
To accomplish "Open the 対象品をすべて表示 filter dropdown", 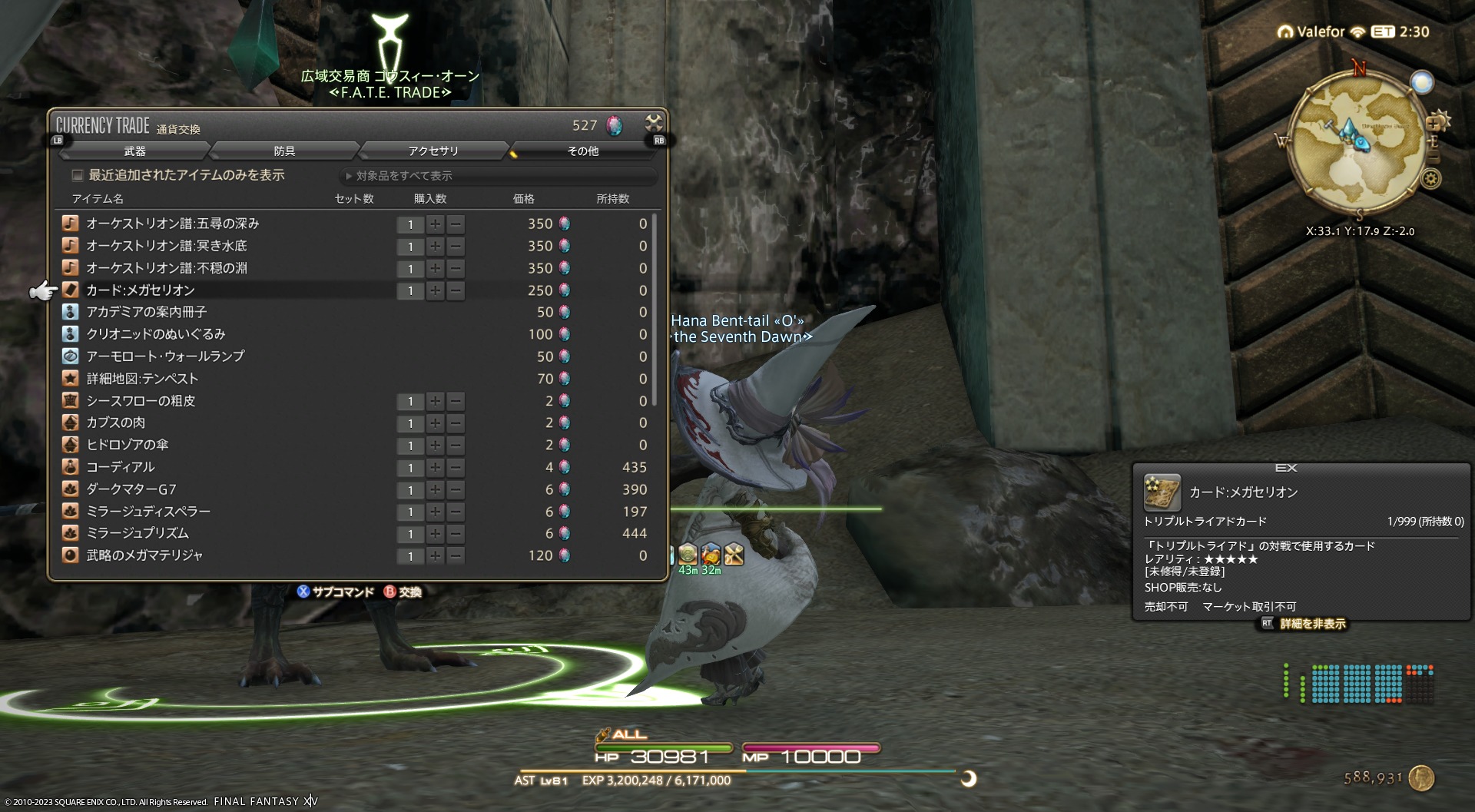I will pyautogui.click(x=498, y=176).
